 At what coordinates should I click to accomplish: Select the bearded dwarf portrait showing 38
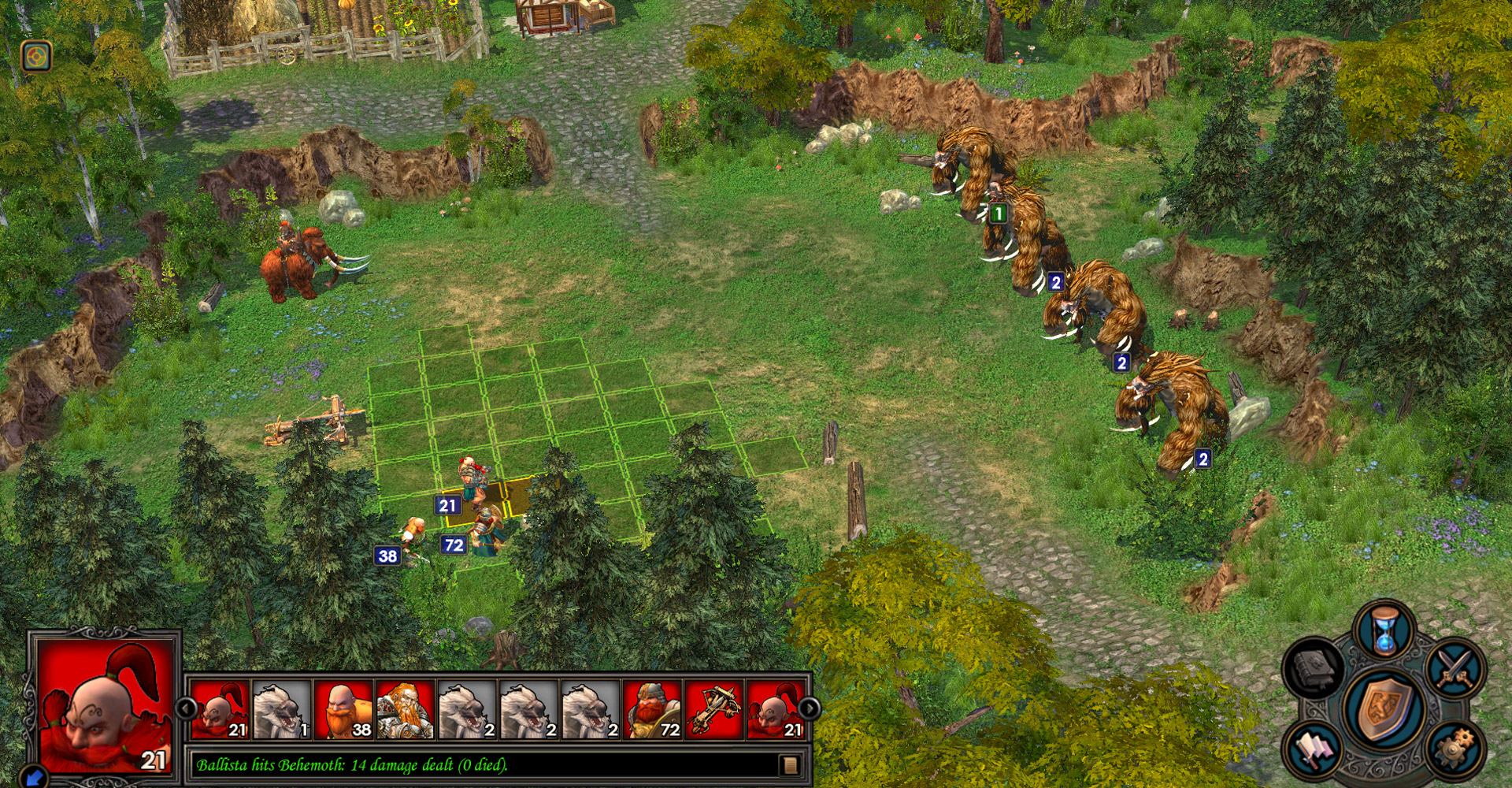[x=343, y=709]
